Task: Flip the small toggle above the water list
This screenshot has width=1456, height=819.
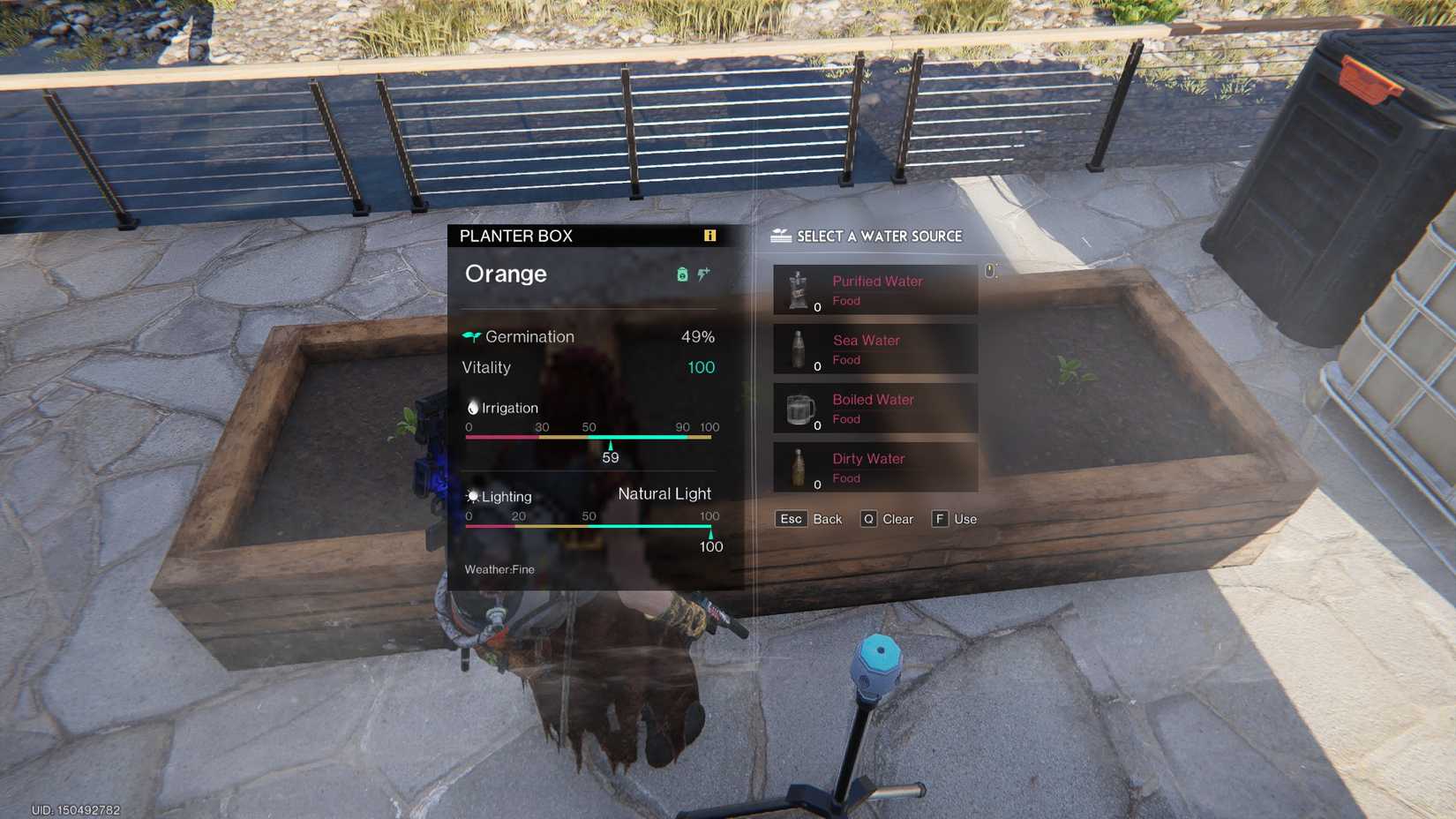Action: click(x=991, y=270)
